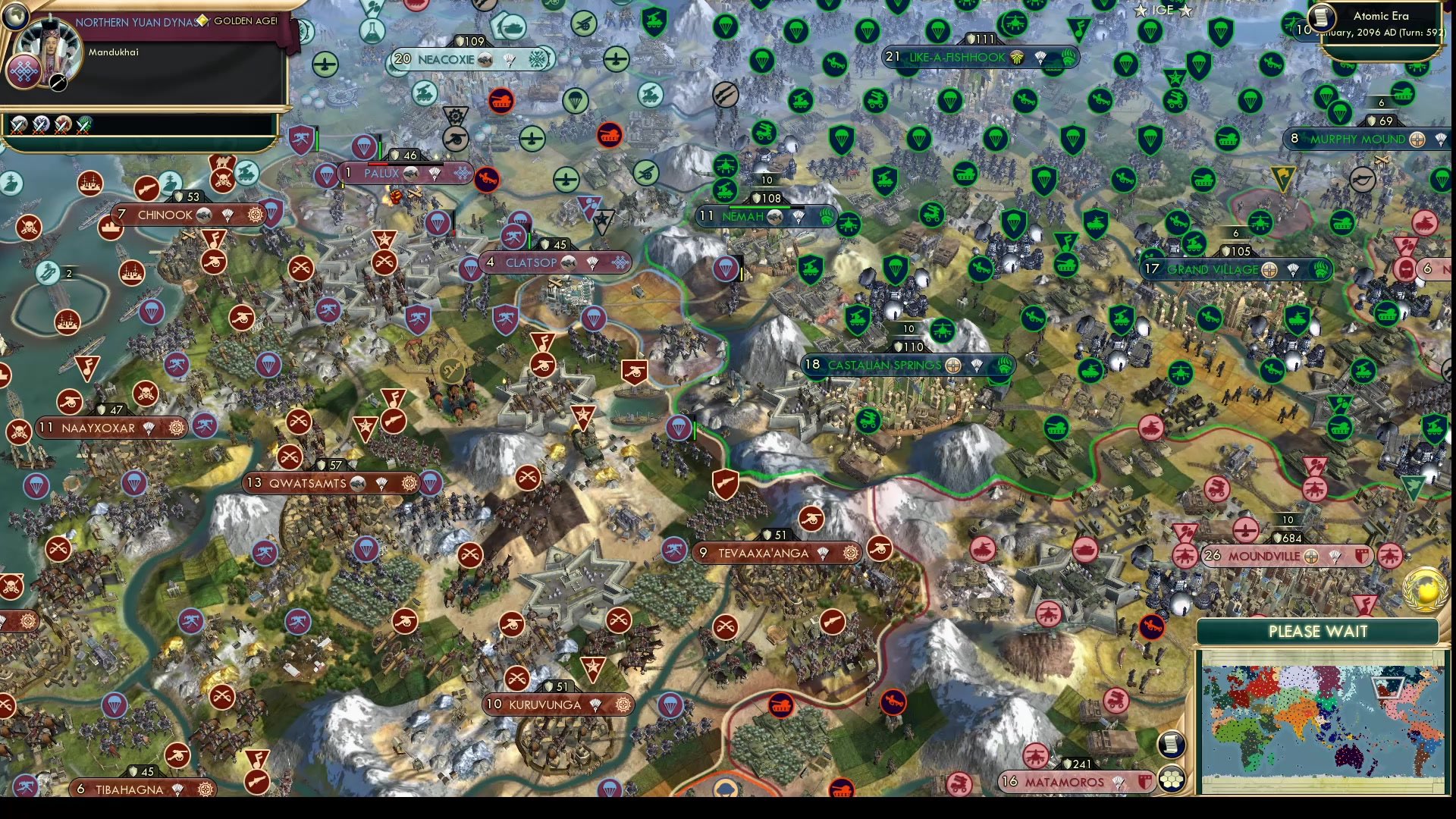This screenshot has height=819, width=1456.
Task: Click the first crossed-swords war status icon
Action: 18,126
